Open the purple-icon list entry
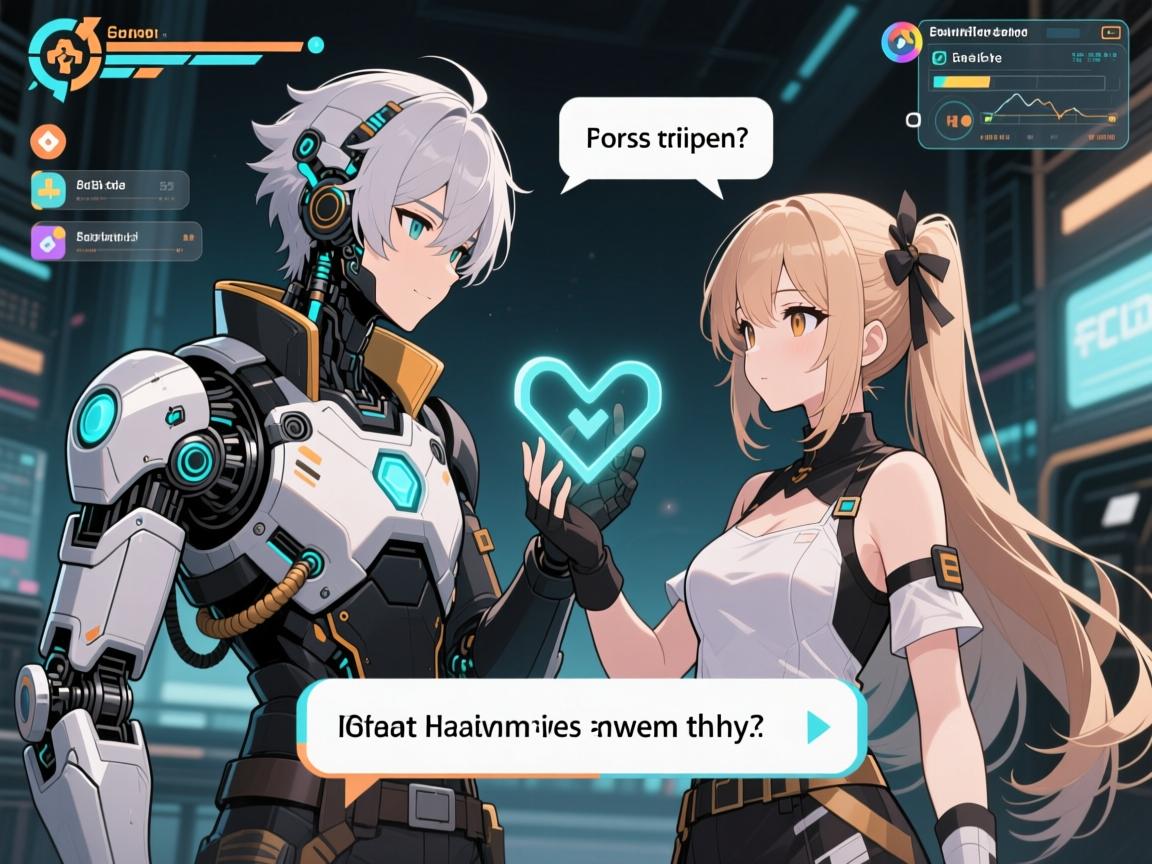Viewport: 1152px width, 864px height. pos(116,240)
